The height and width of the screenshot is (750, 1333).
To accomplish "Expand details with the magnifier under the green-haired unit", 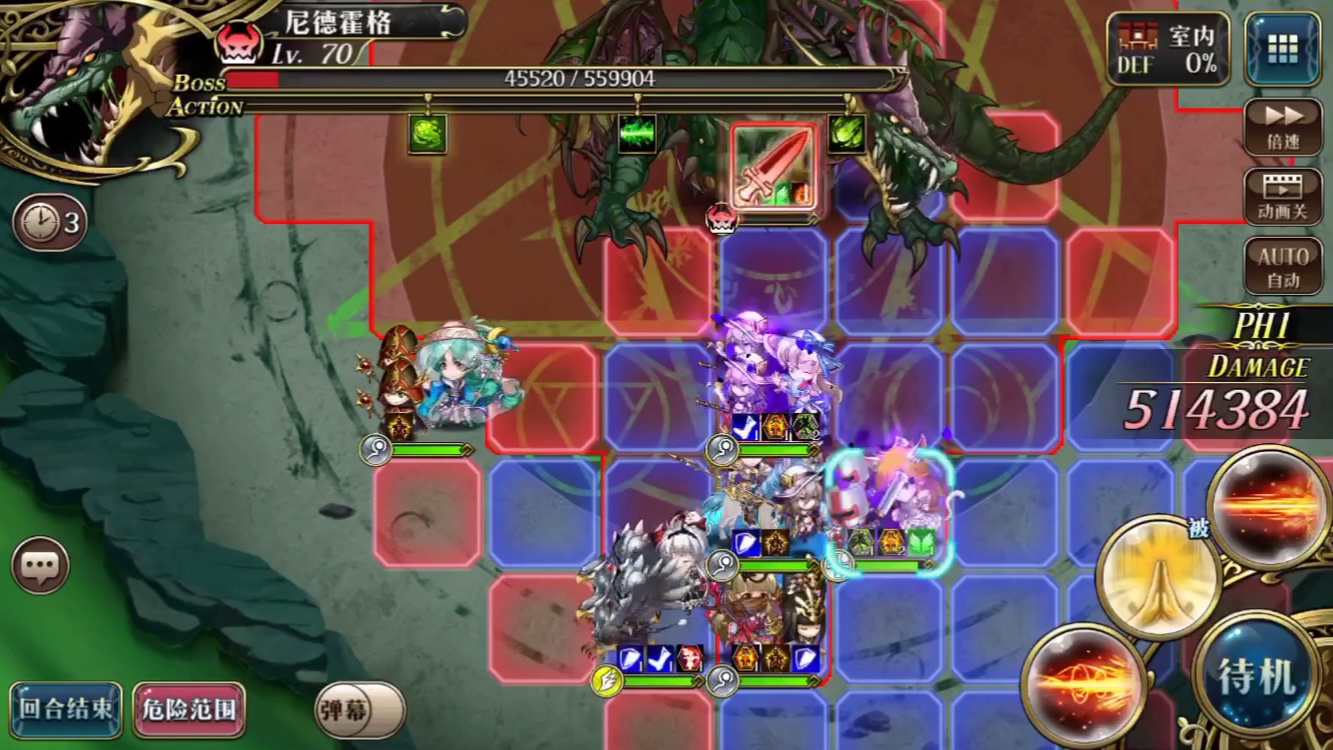I will tap(376, 451).
